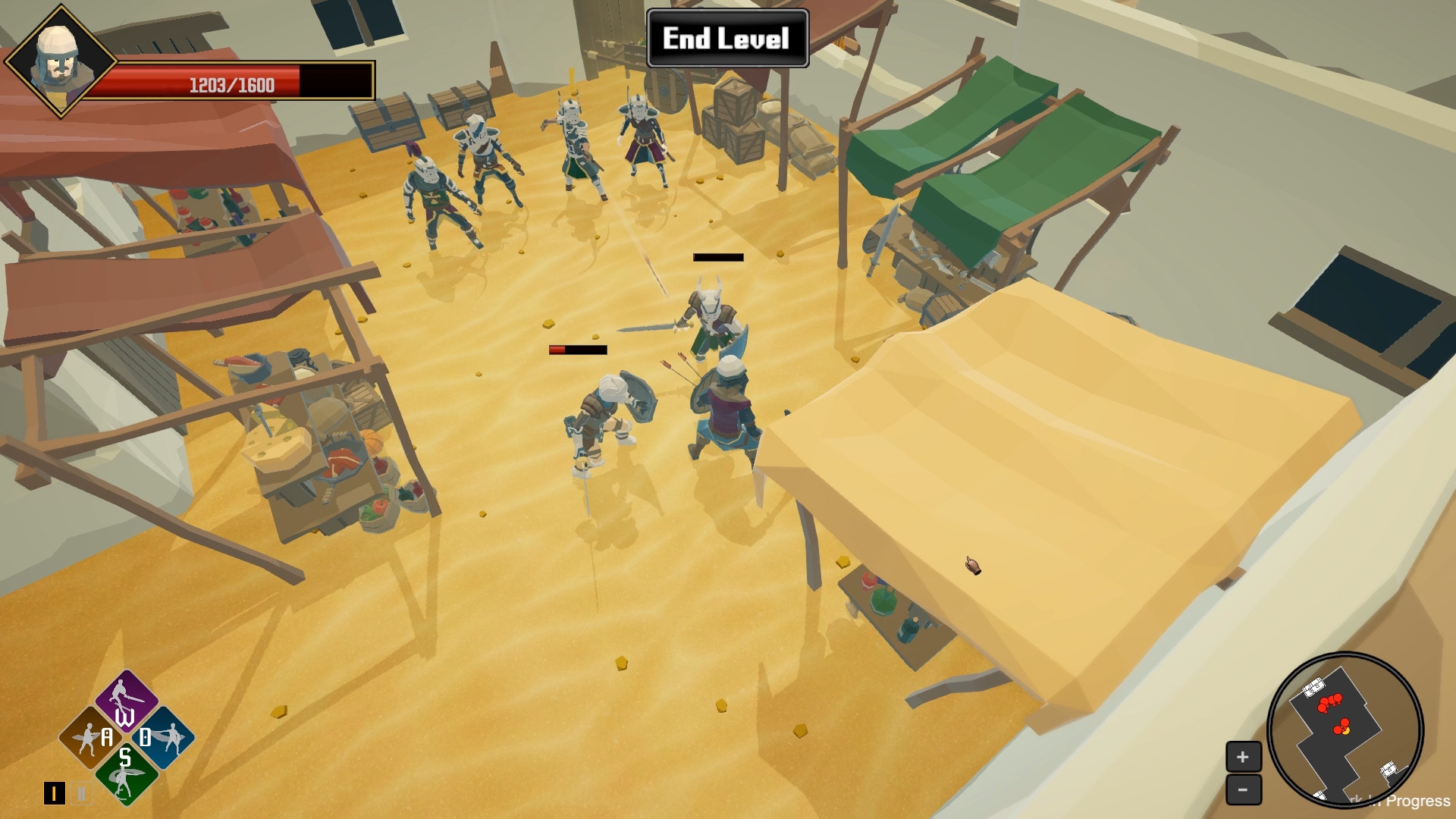Activate the brown A slash ability
The image size is (1456, 819).
click(91, 737)
